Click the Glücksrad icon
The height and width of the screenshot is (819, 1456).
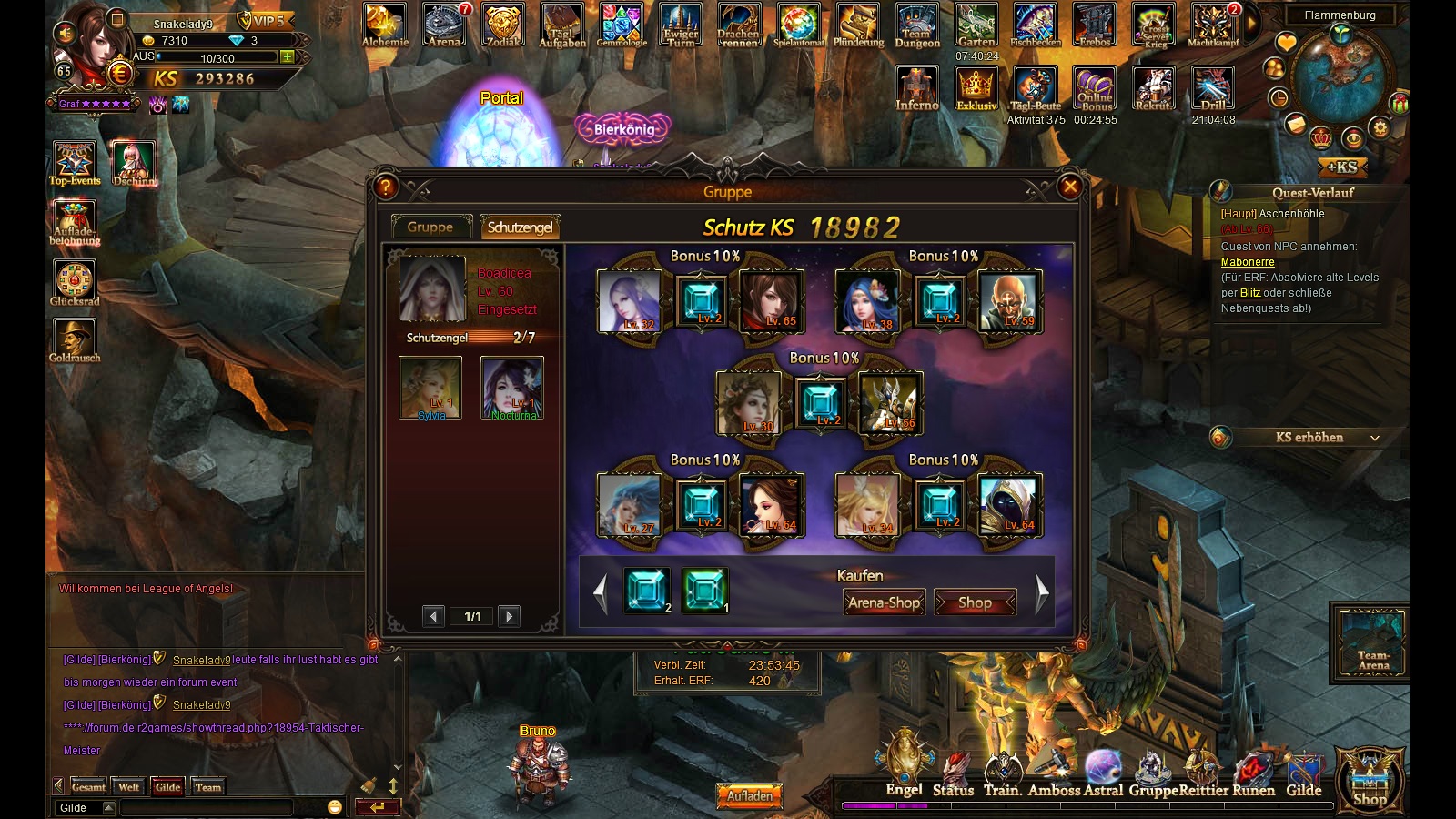tap(75, 283)
